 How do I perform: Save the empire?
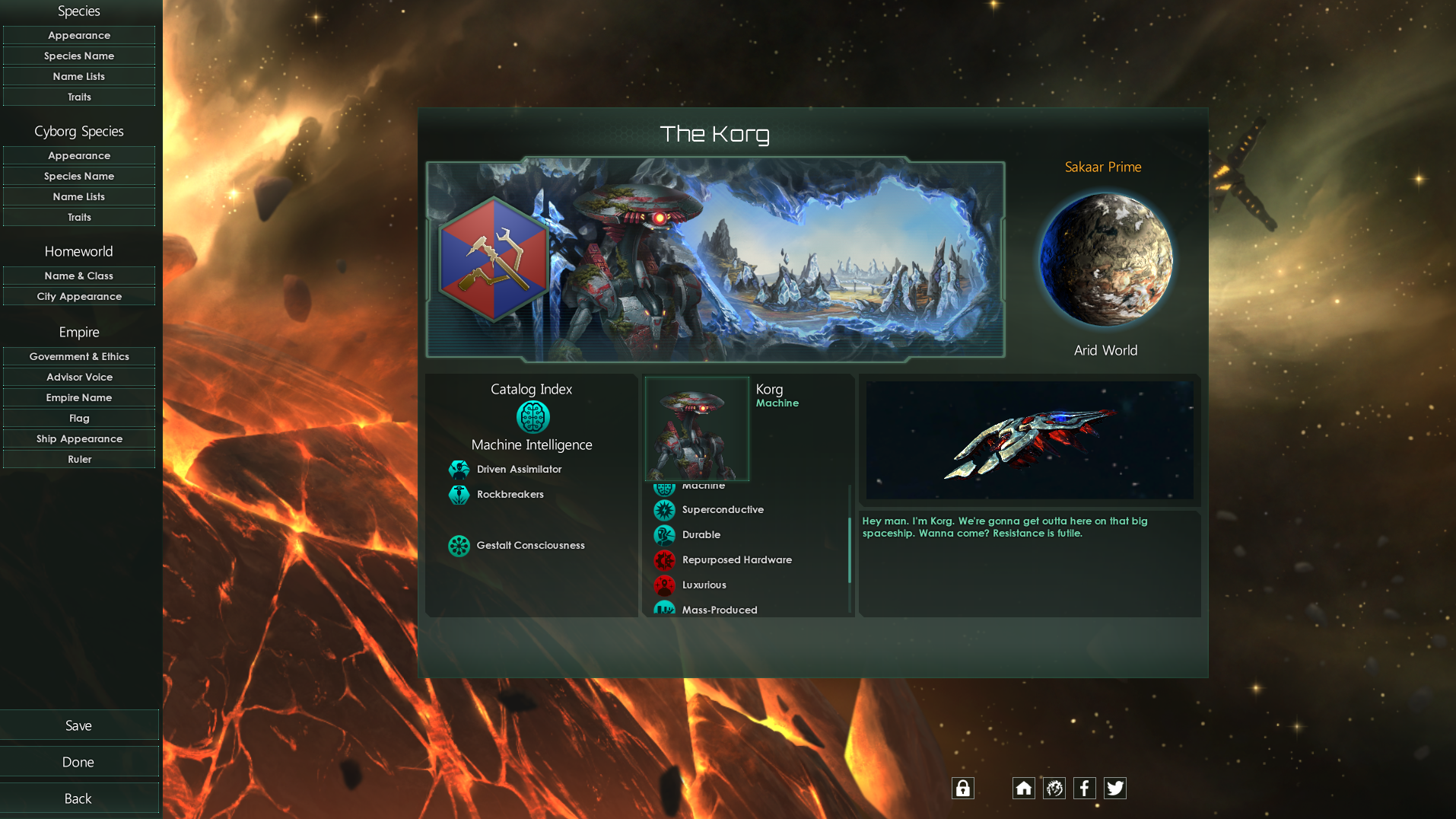click(x=79, y=725)
